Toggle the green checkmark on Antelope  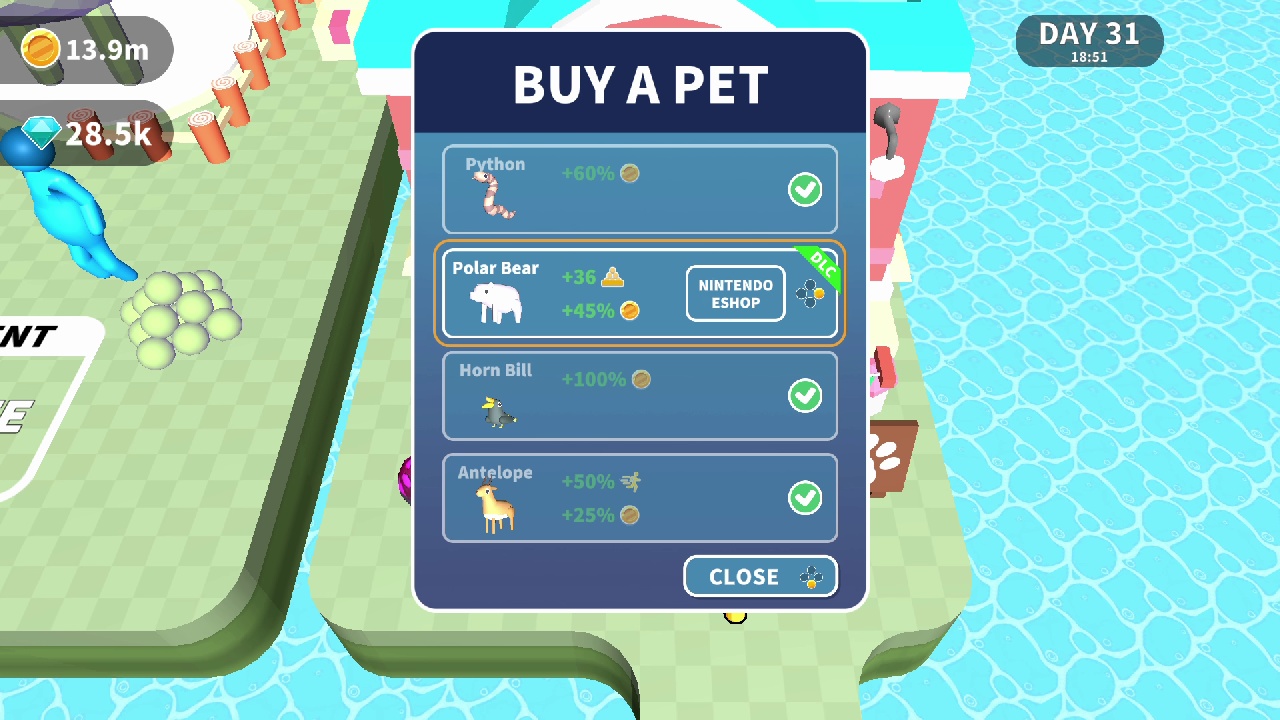[x=805, y=497]
